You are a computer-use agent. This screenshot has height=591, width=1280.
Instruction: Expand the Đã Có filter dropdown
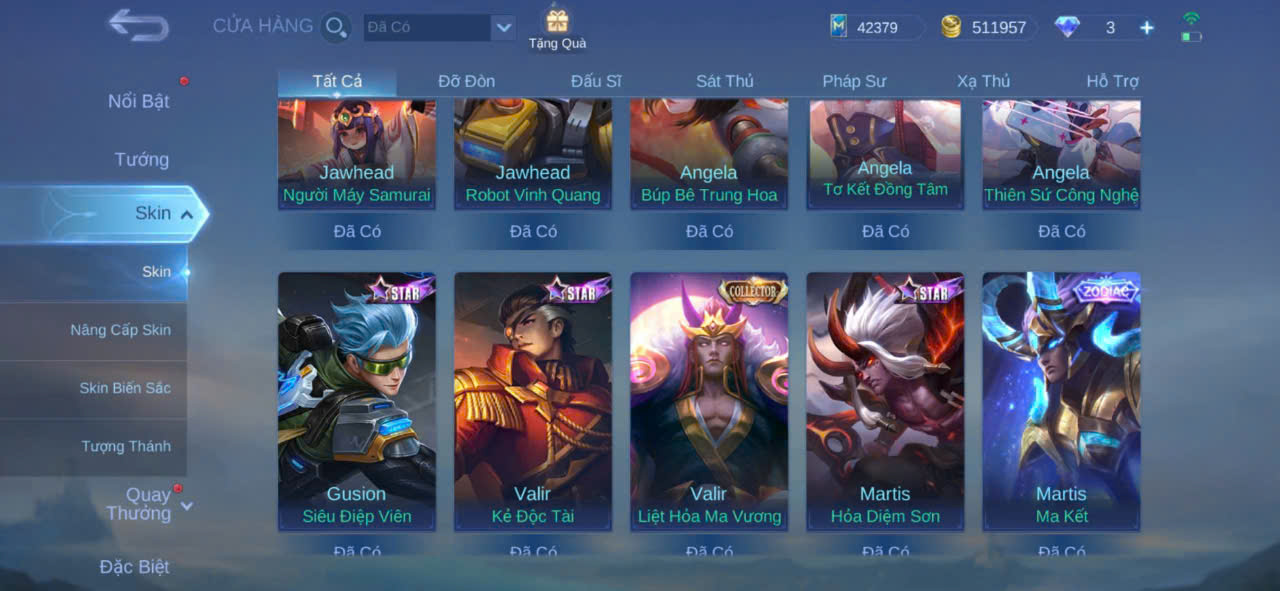(503, 27)
